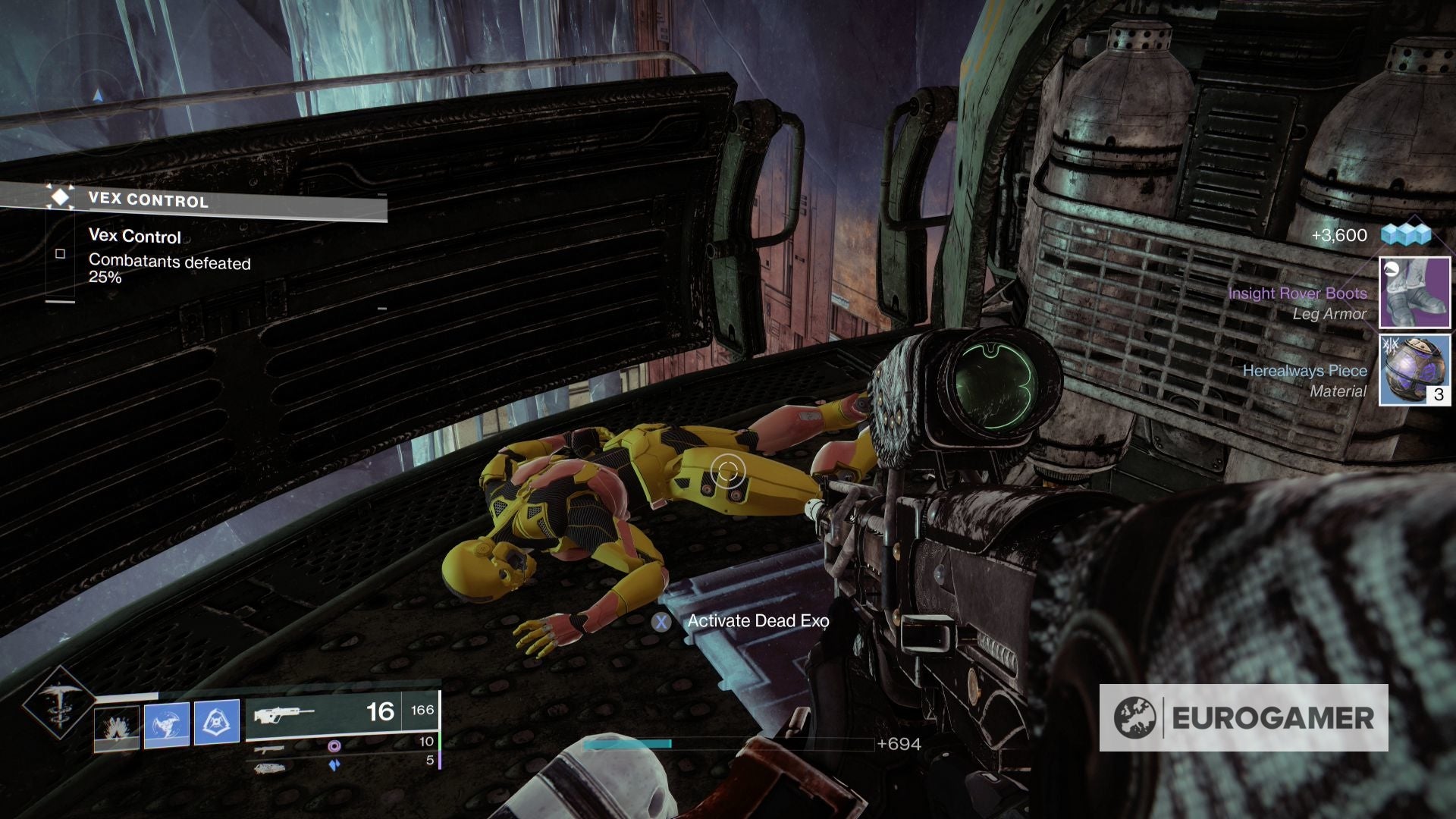Trigger the shield-shaped melee ability icon

point(217,722)
